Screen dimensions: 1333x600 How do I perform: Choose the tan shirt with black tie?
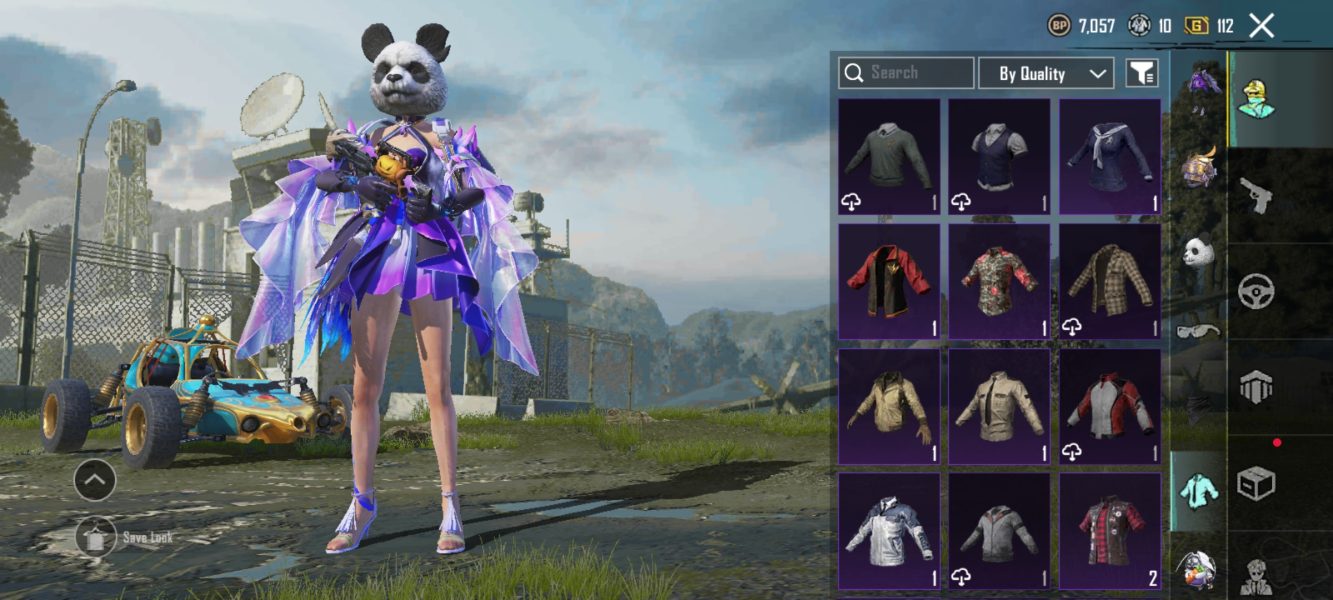pyautogui.click(x=999, y=406)
